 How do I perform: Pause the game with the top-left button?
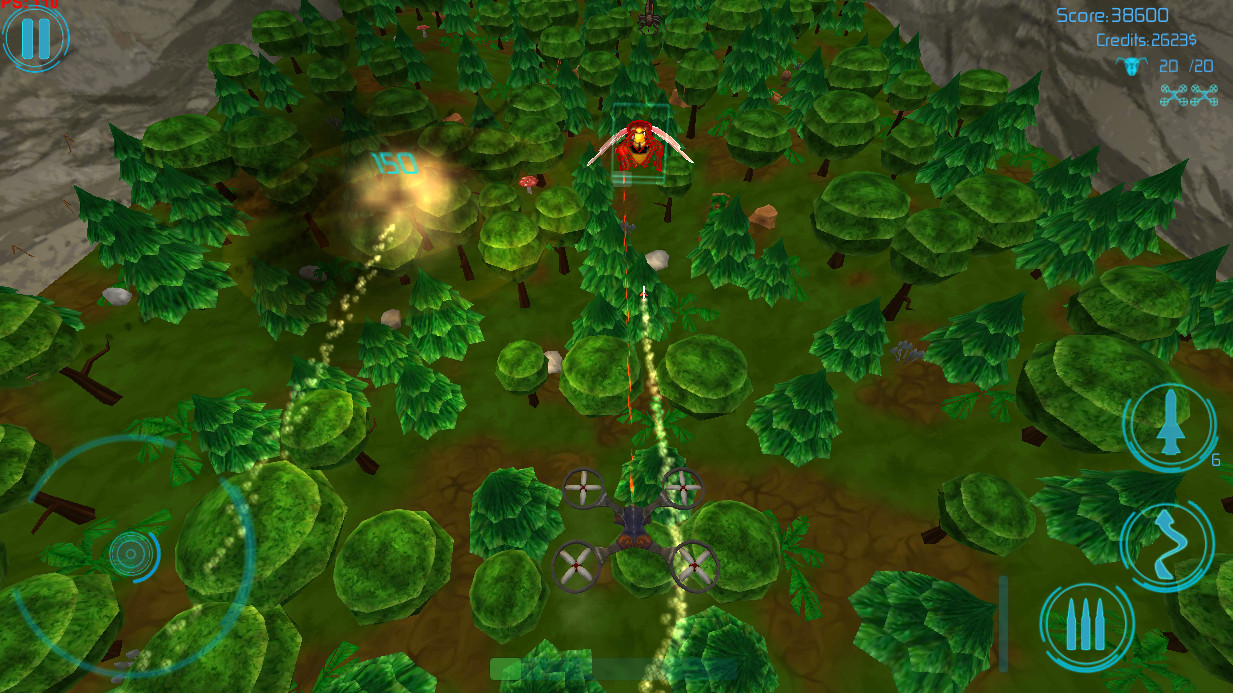click(35, 37)
